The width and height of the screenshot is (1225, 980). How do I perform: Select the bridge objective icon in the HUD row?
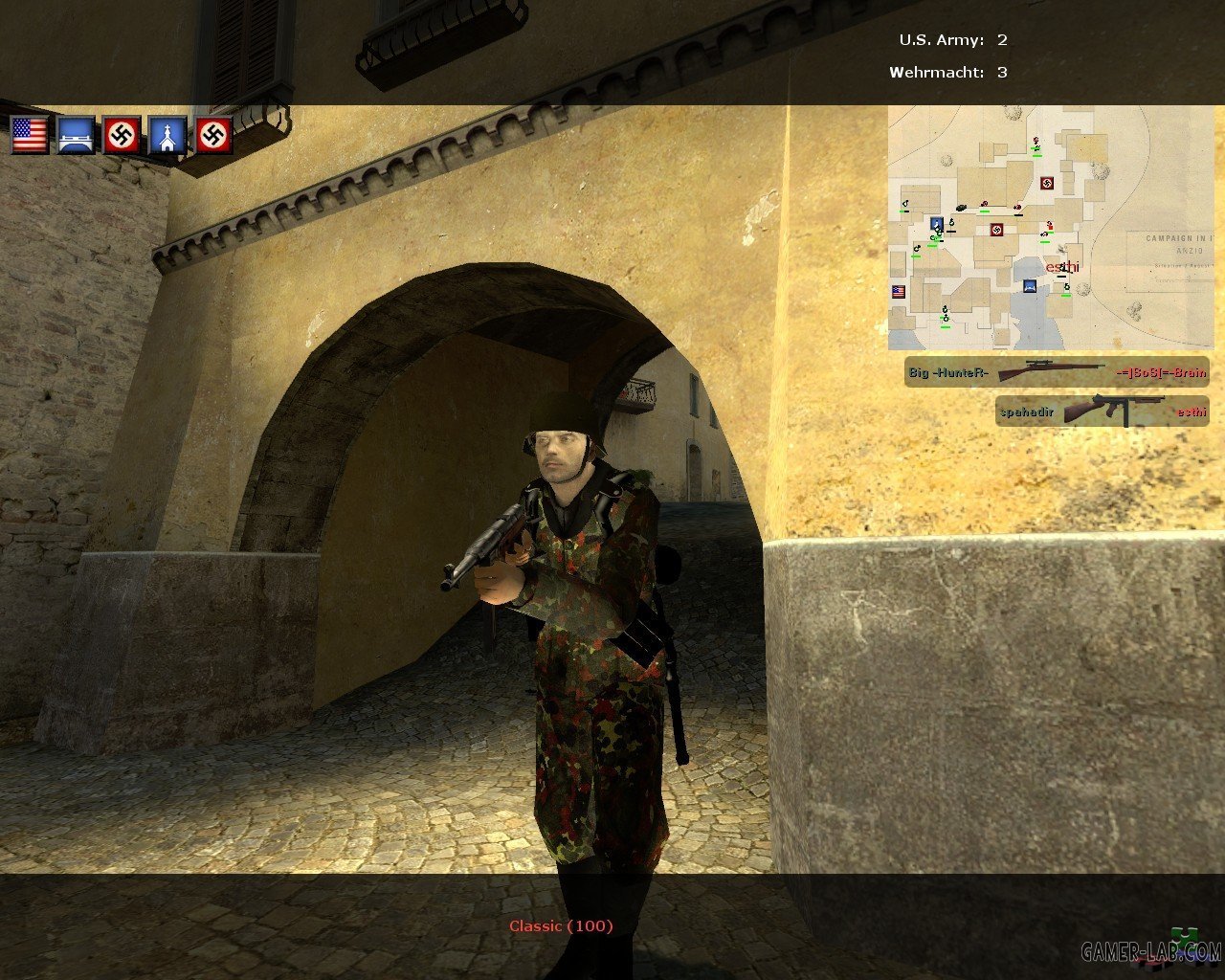(76, 135)
